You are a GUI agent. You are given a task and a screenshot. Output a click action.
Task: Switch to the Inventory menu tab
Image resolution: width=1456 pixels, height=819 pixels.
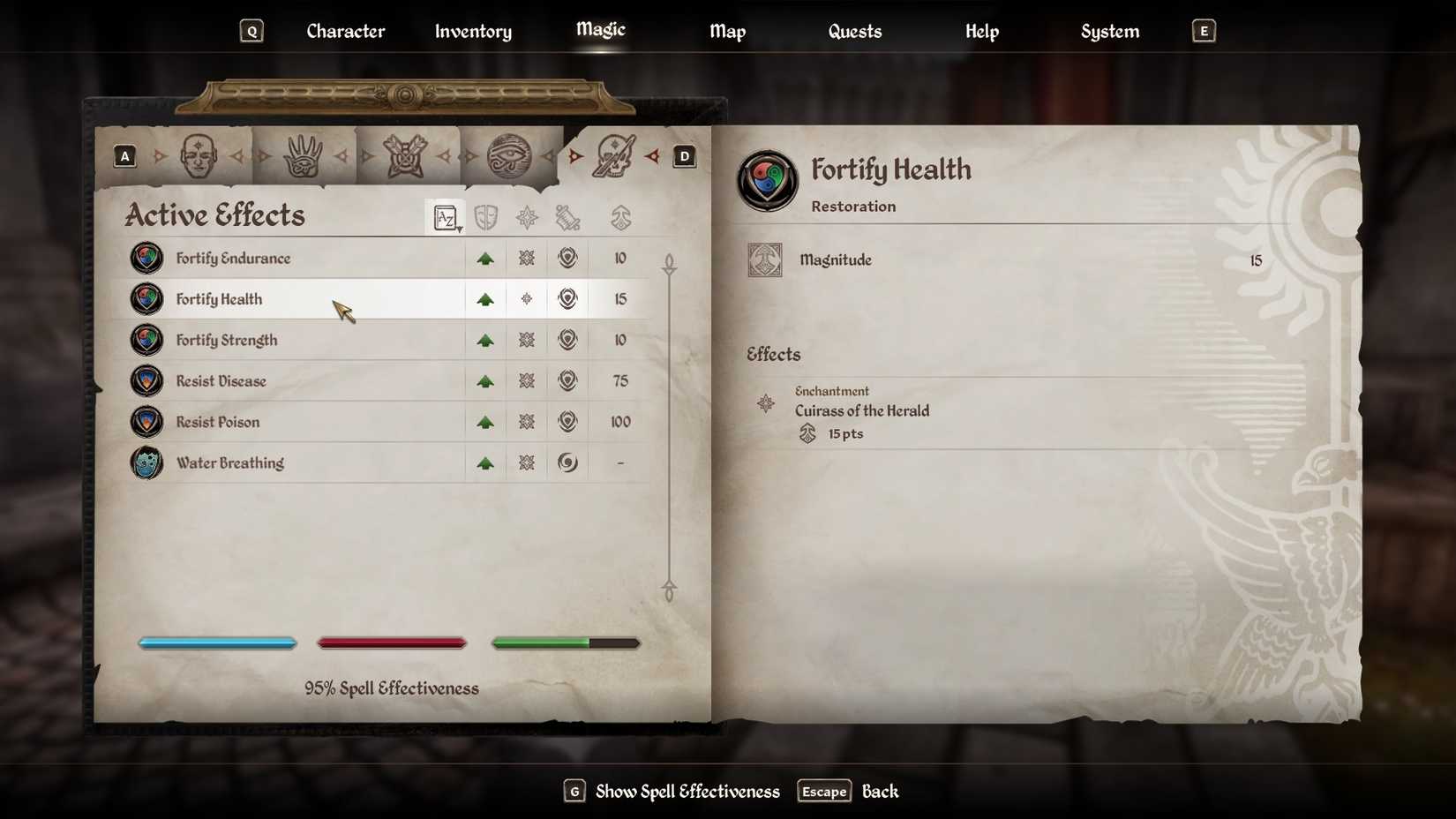(x=472, y=31)
